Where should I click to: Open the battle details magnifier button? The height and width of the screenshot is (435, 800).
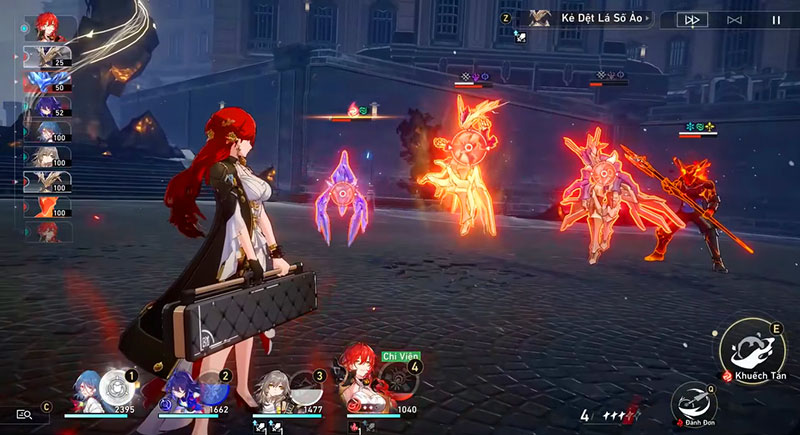pos(24,414)
